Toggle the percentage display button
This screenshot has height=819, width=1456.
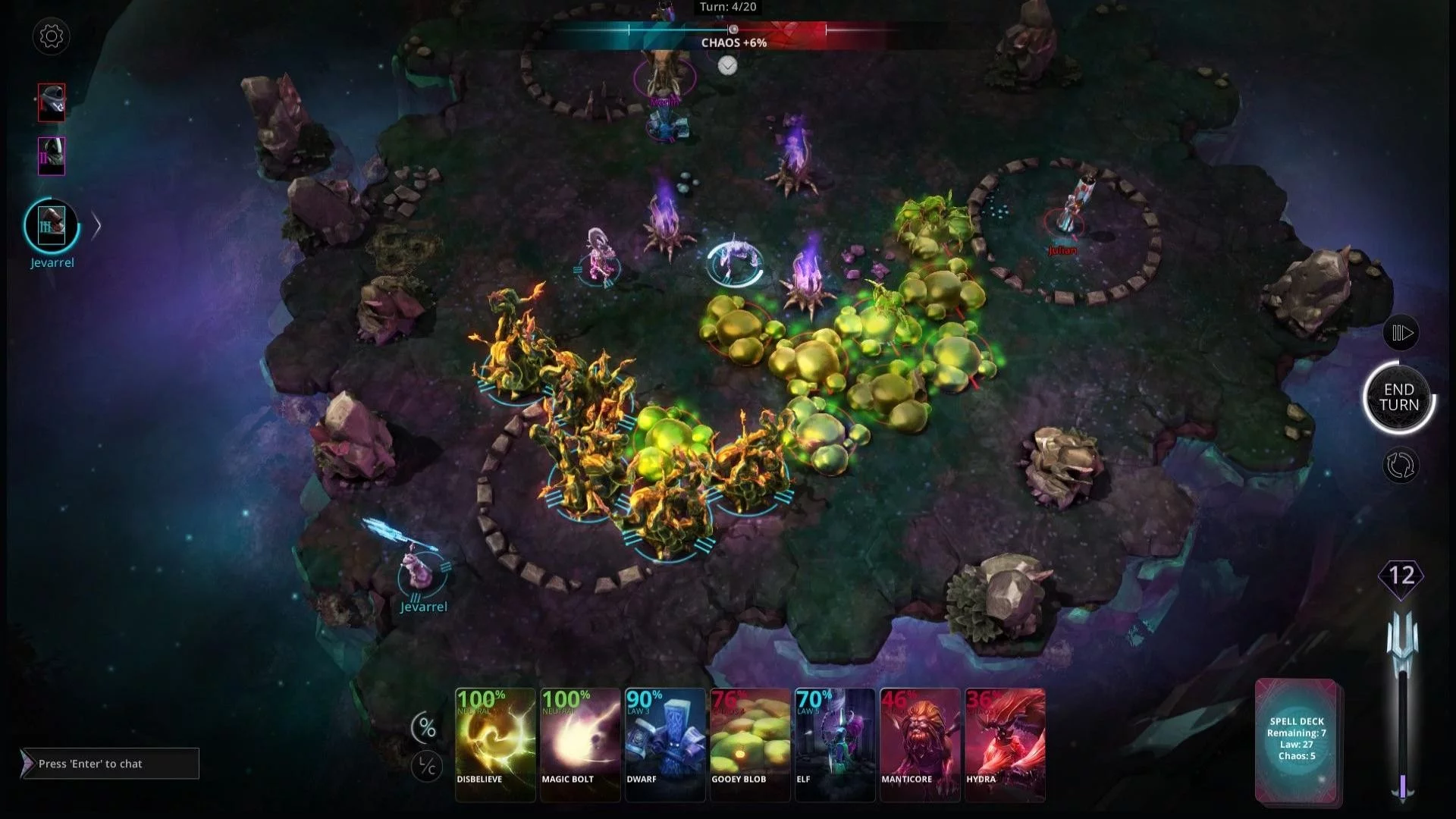(x=427, y=729)
